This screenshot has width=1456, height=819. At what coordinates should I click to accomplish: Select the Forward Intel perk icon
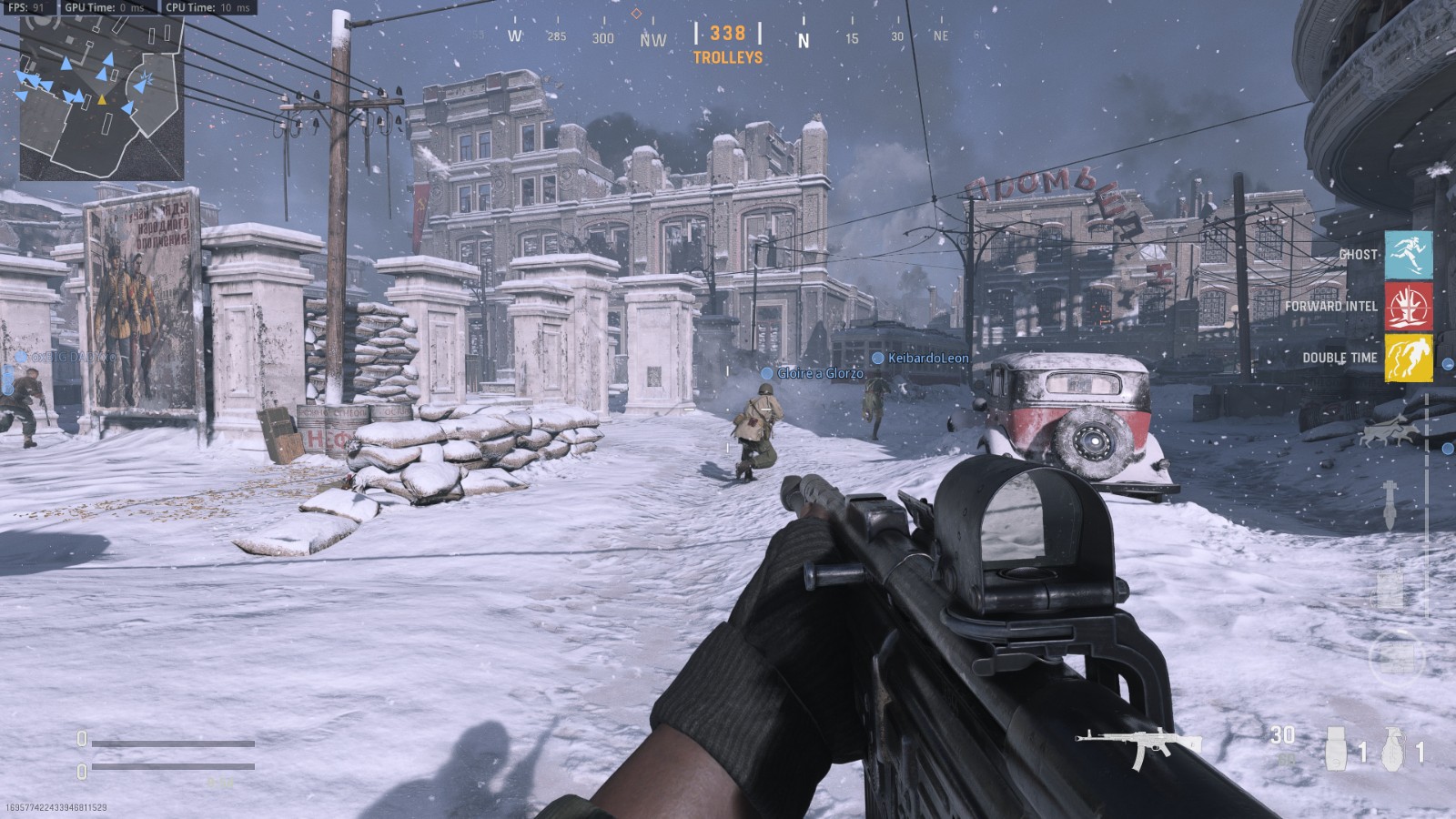coord(1408,307)
